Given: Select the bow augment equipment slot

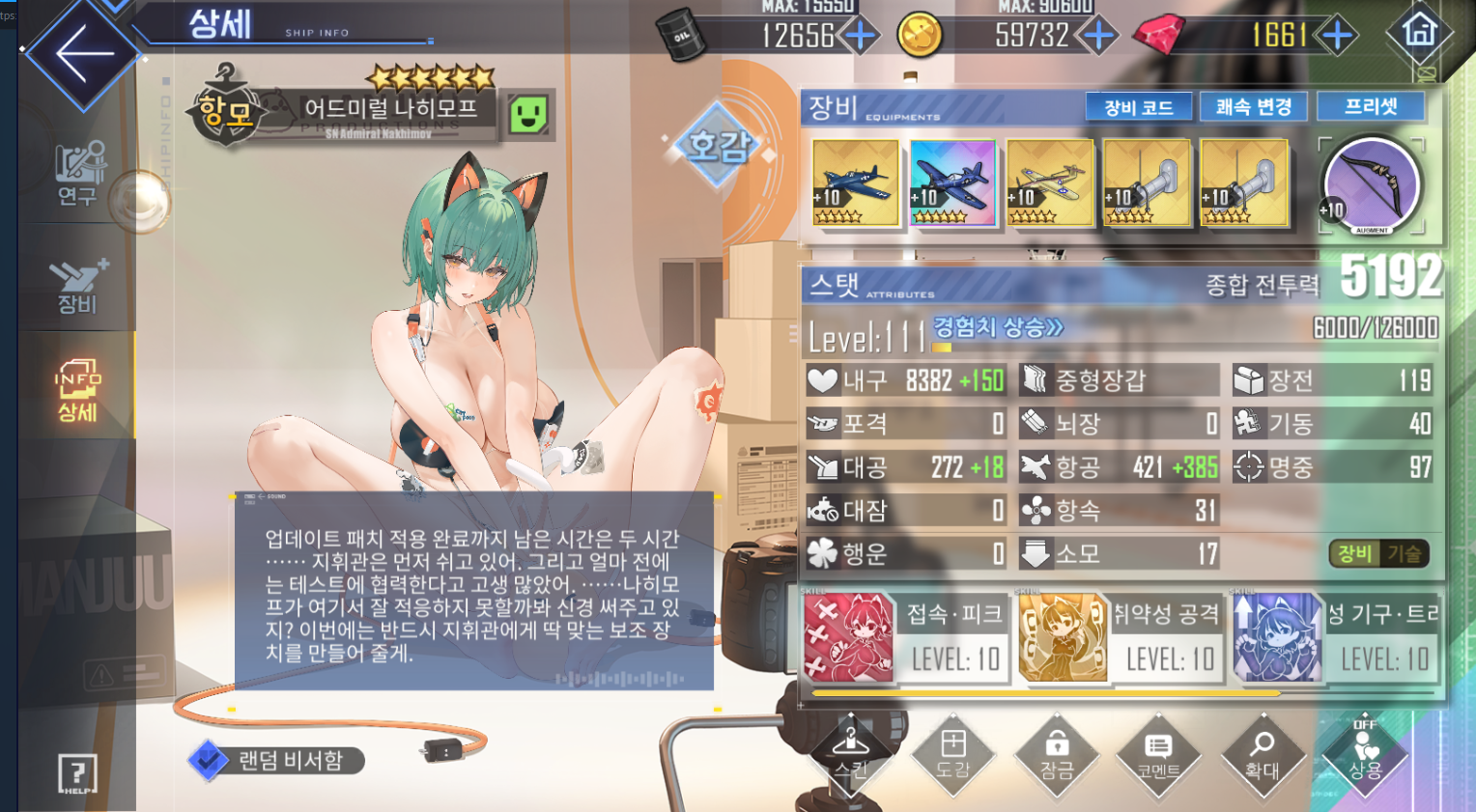Looking at the screenshot, I should [1371, 184].
